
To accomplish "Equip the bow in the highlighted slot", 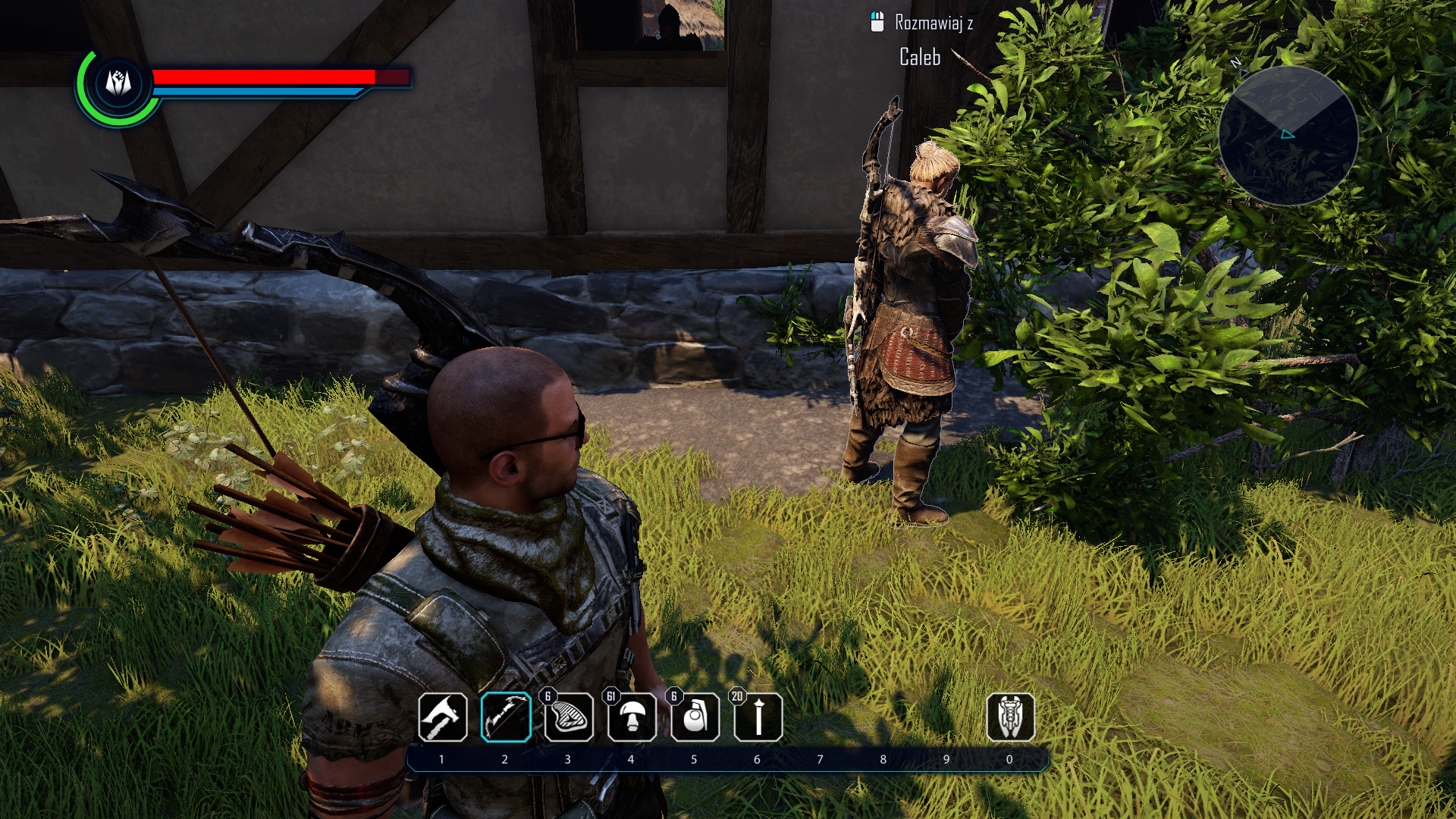I will coord(505,717).
